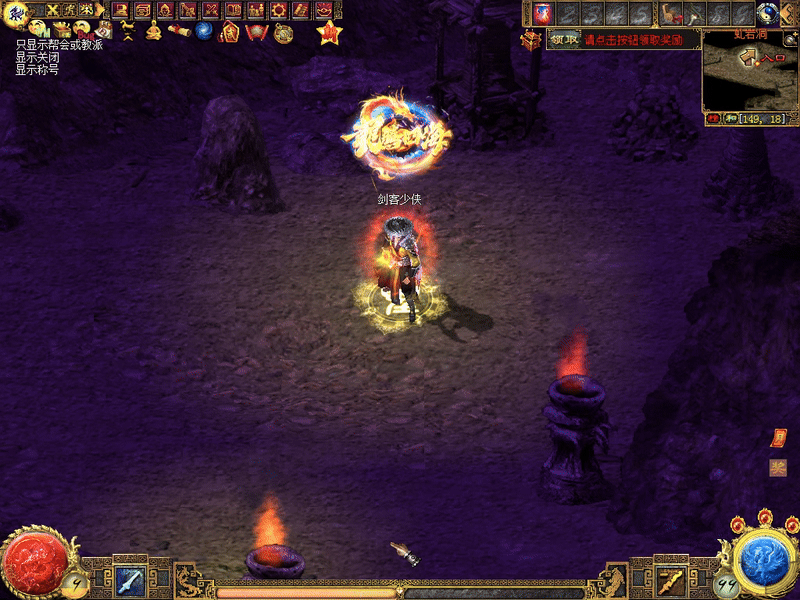Open the meditating figure icon
This screenshot has height=600, width=800.
[x=153, y=31]
